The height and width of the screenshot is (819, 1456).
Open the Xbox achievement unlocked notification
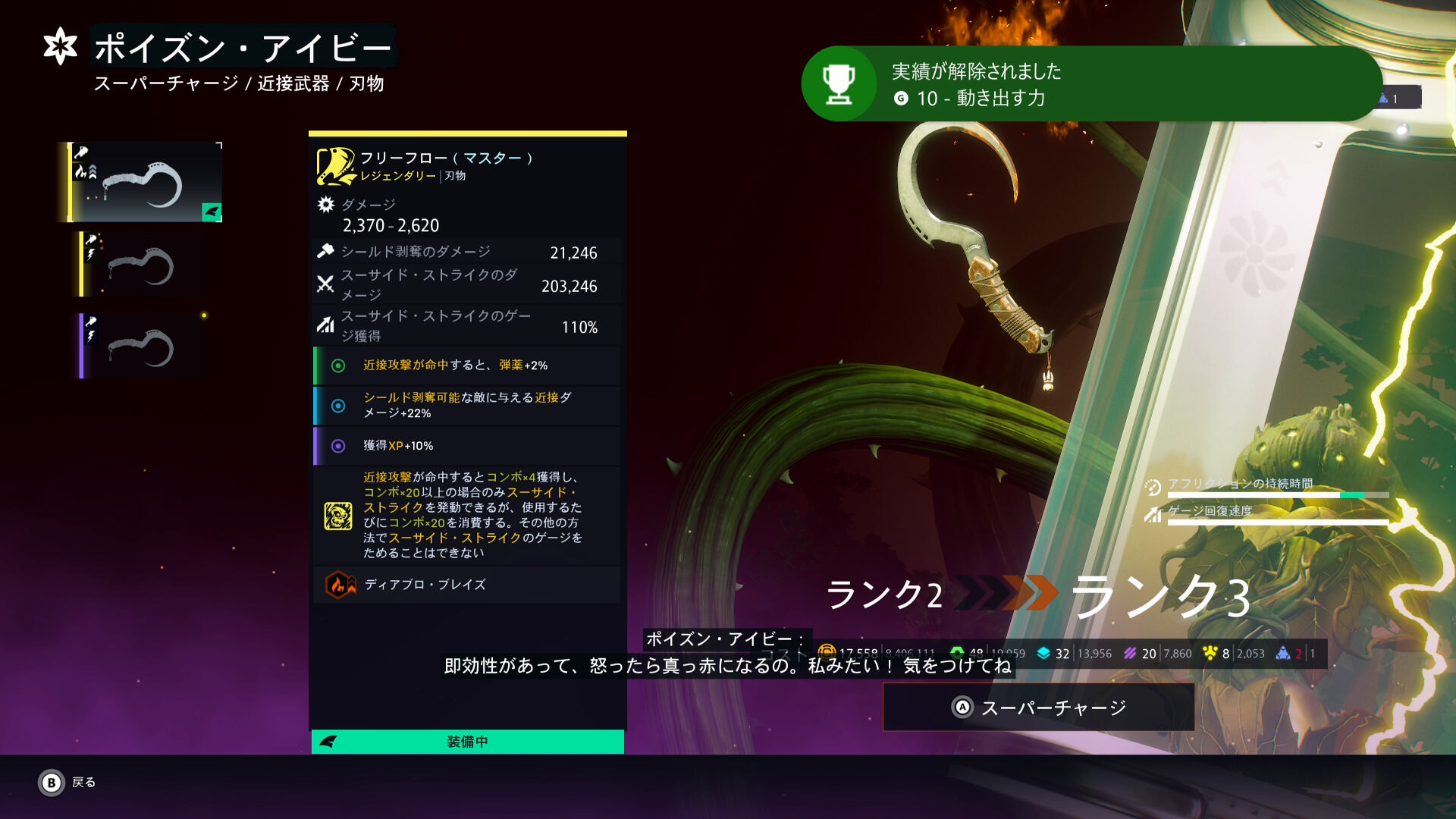pyautogui.click(x=1090, y=84)
